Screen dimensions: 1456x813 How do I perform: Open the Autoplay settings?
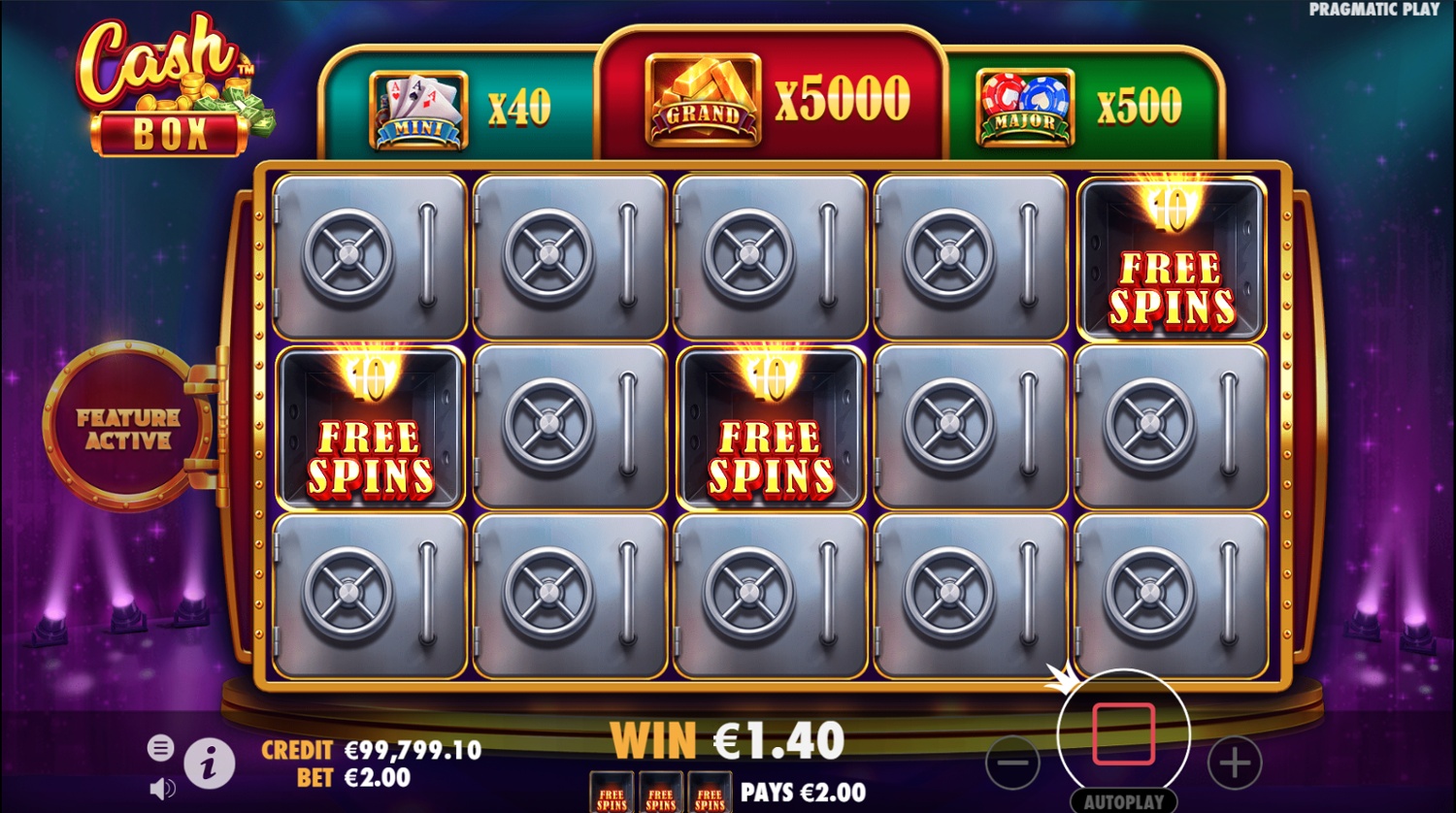tap(1124, 802)
